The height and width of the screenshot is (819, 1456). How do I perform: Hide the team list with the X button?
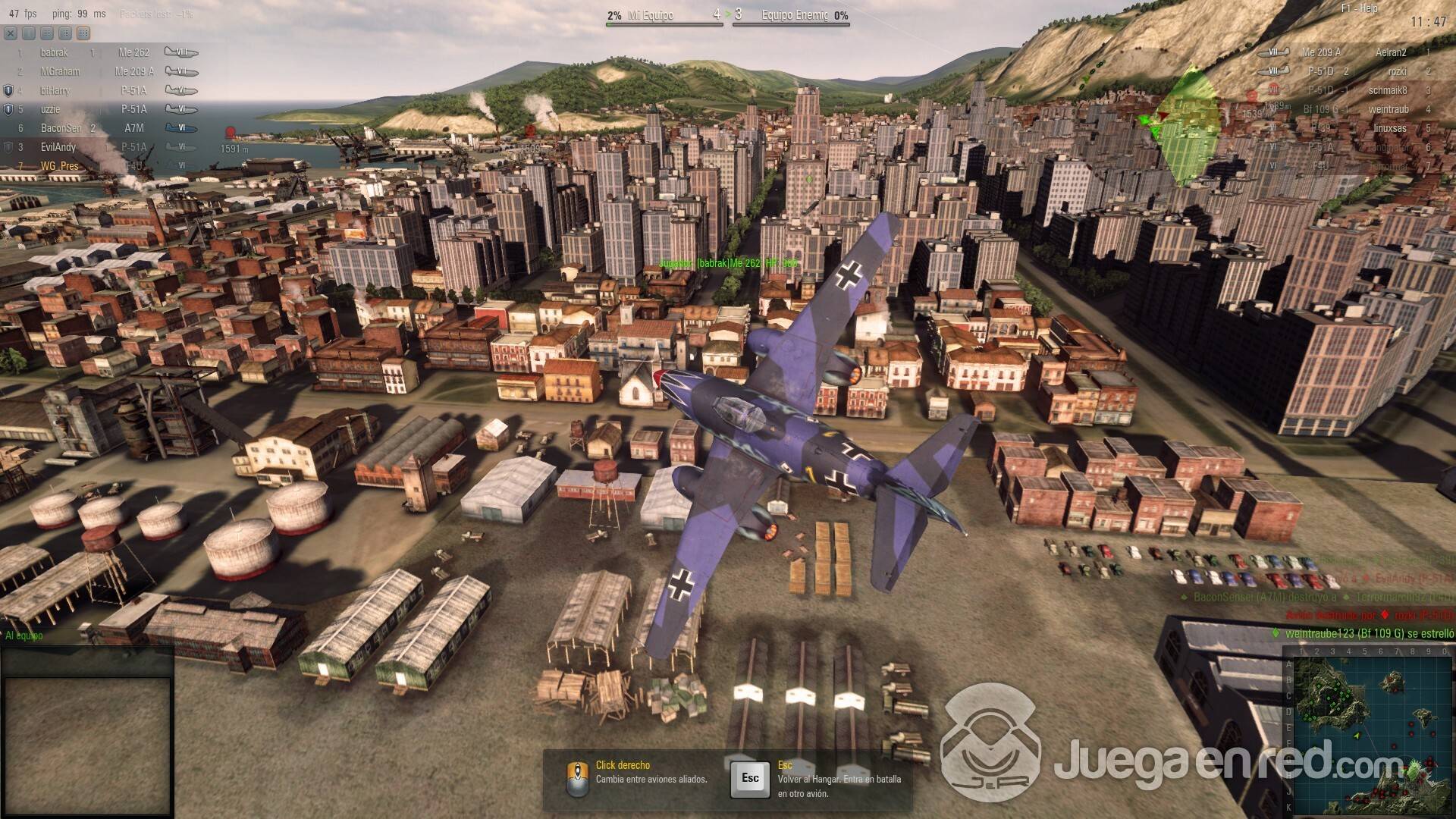[x=11, y=33]
